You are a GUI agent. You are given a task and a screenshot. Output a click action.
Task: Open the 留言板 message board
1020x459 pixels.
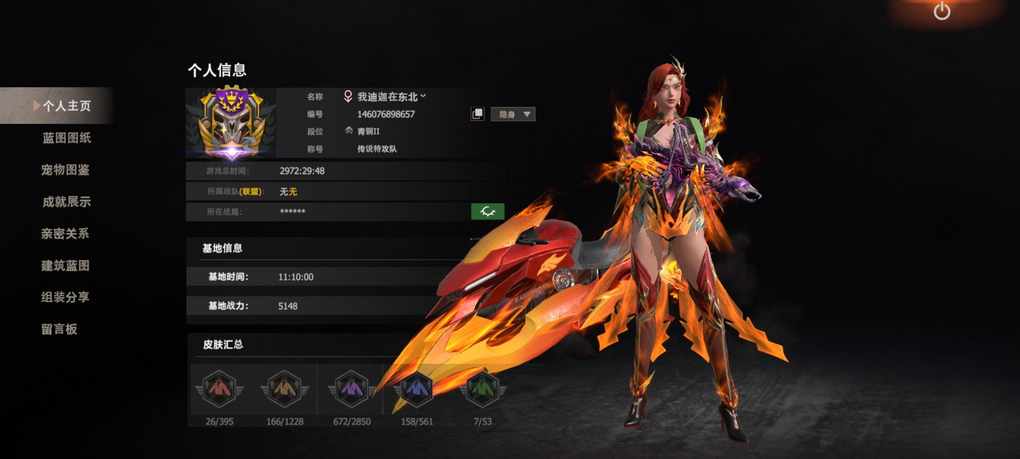60,329
